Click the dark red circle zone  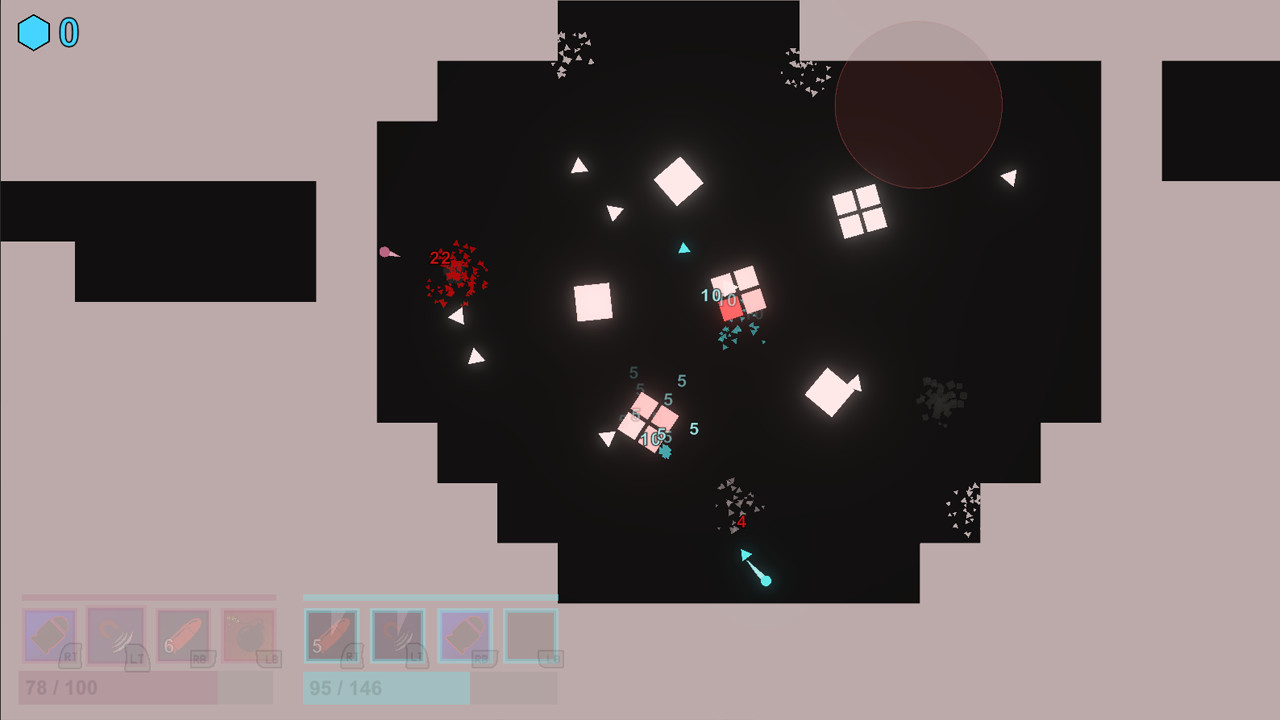917,103
